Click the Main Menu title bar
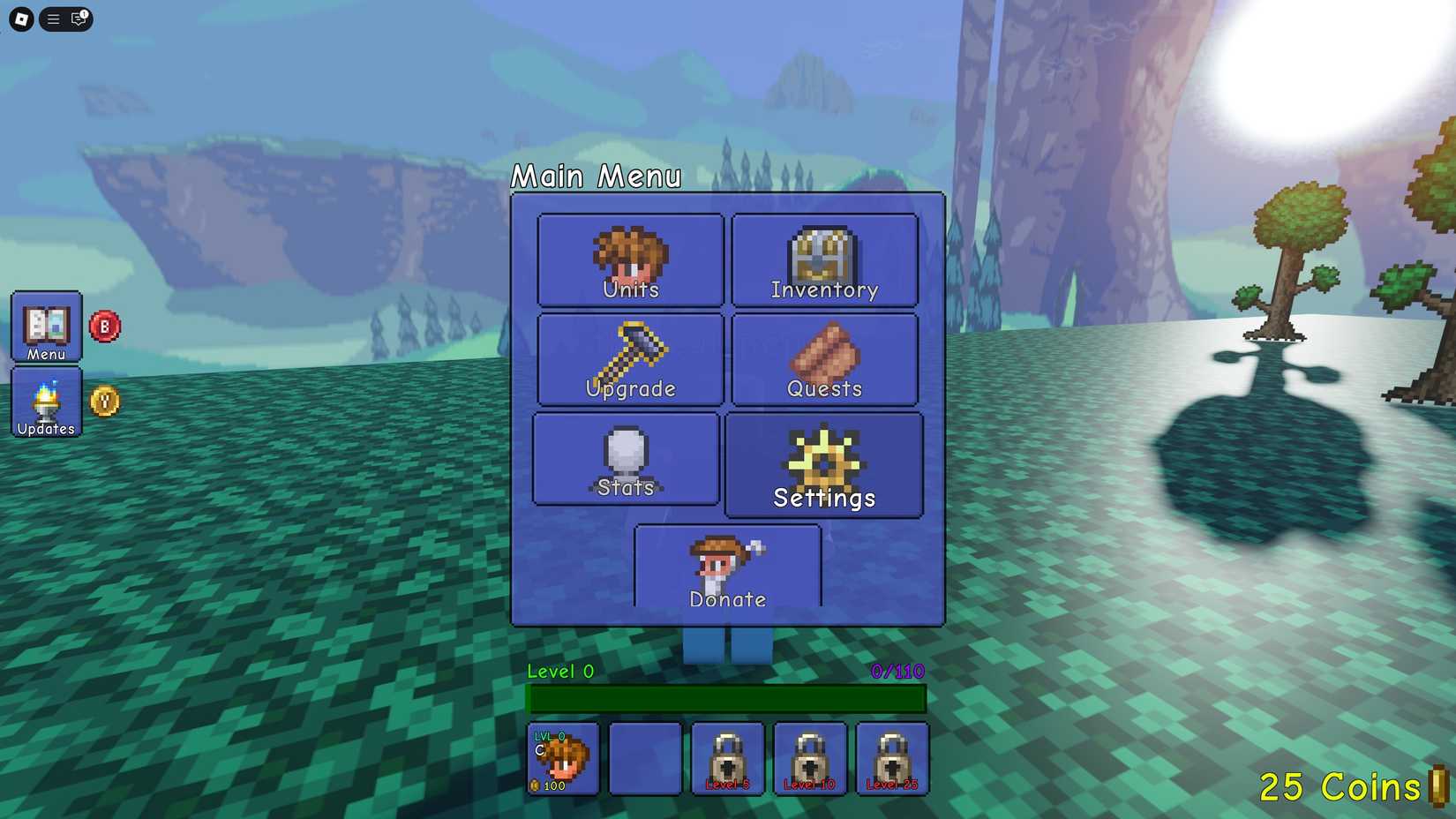1456x819 pixels. 597,177
